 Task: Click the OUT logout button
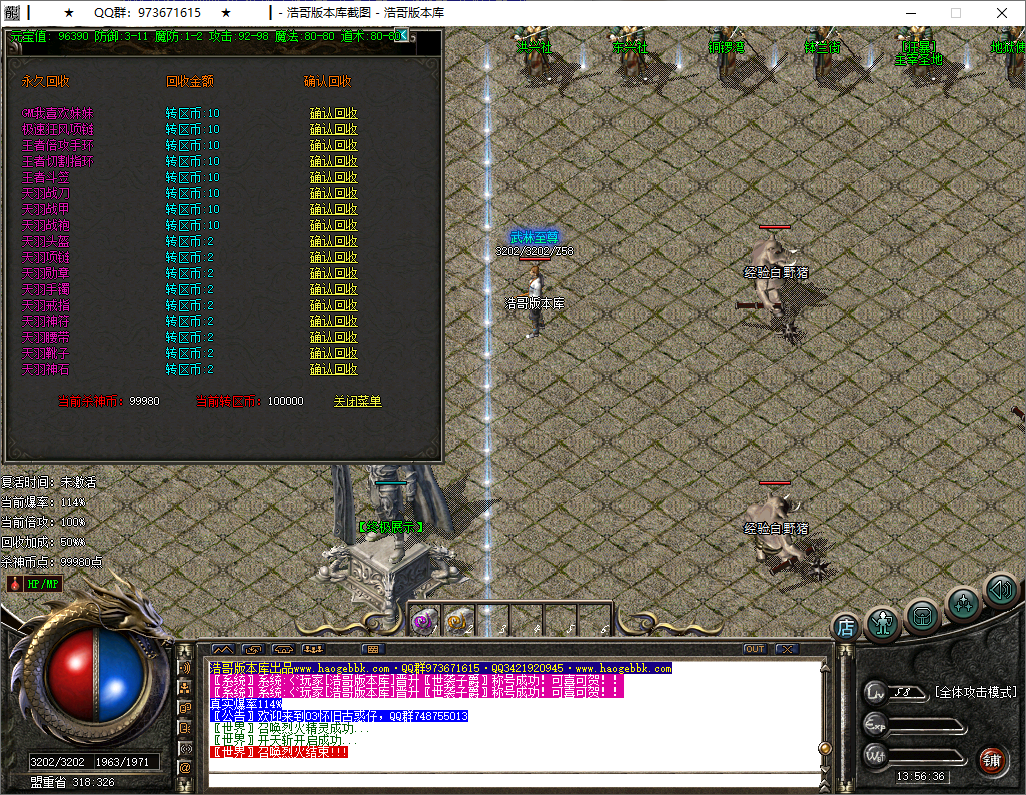pyautogui.click(x=754, y=649)
